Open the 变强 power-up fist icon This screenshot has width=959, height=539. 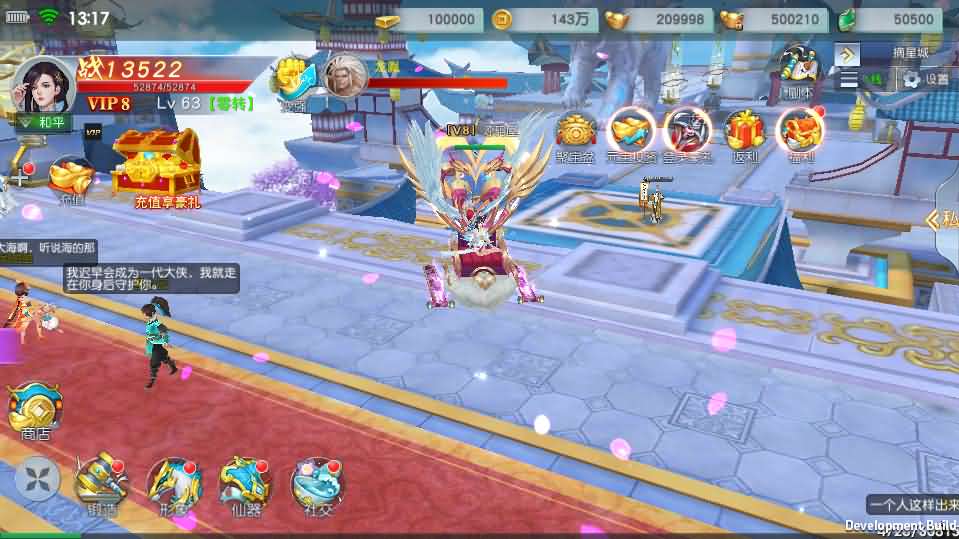[291, 78]
